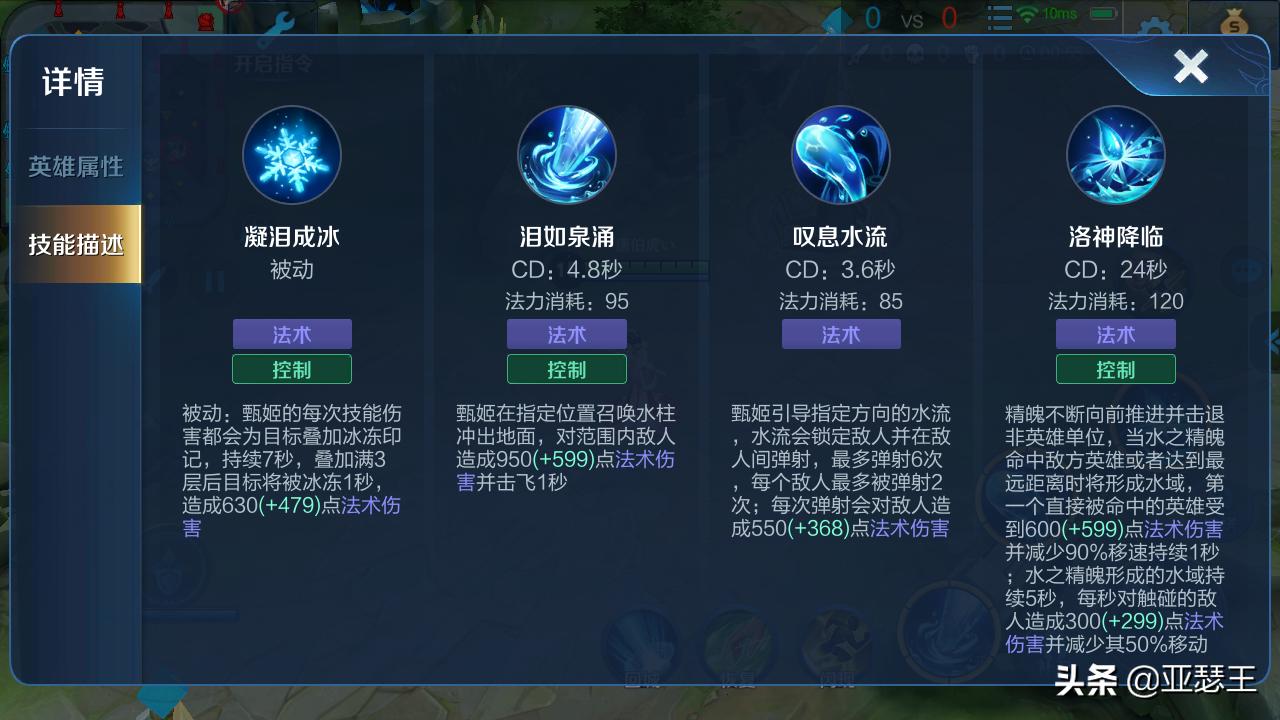Screen dimensions: 1280x720
Task: Click the 控制 tag under 洛神降临
Action: click(1115, 369)
